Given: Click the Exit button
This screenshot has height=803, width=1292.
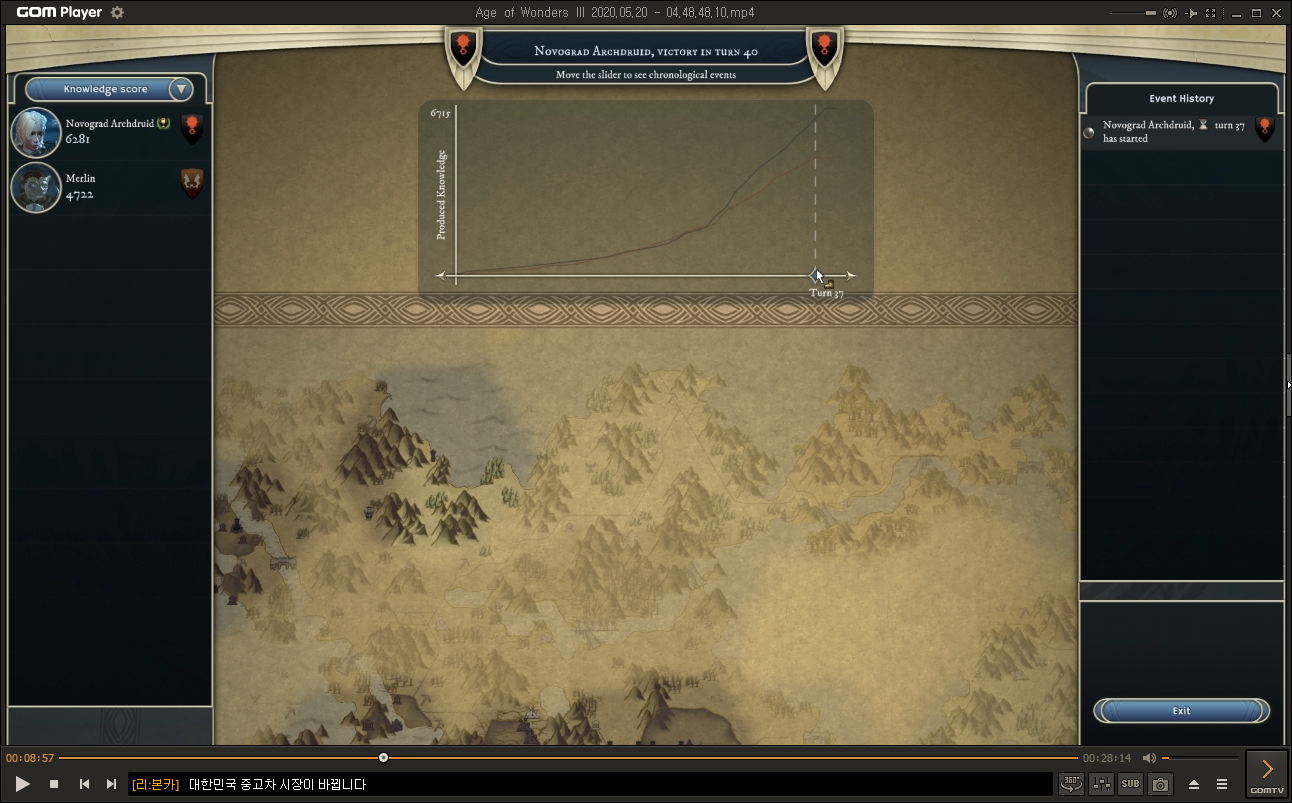Looking at the screenshot, I should point(1181,711).
